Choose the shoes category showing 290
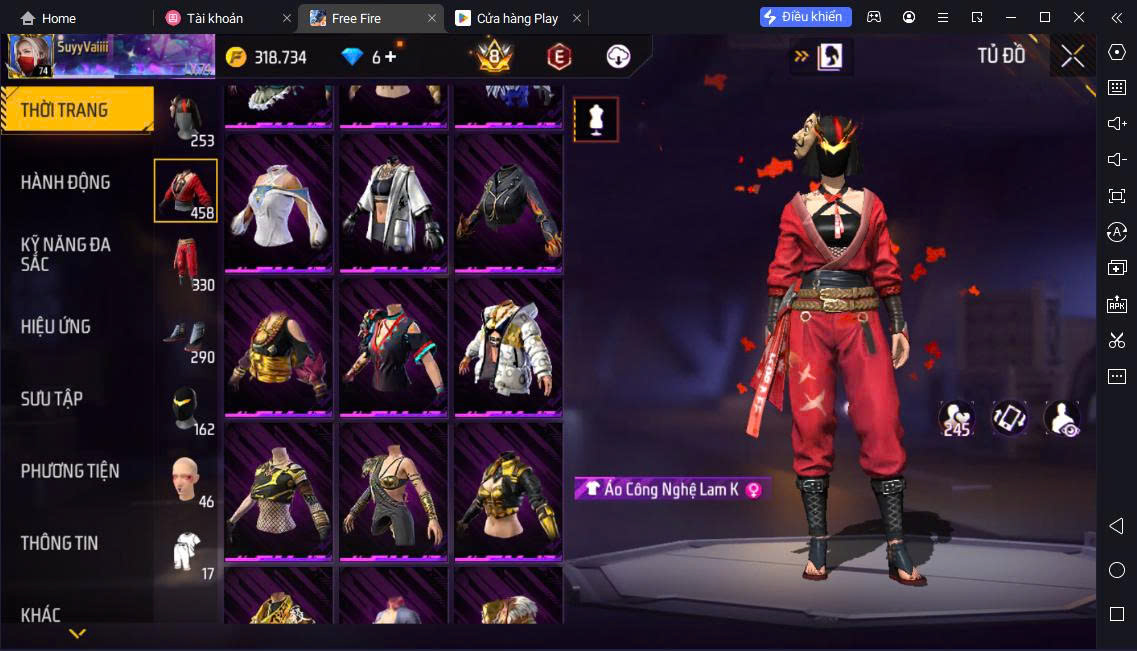 click(186, 337)
